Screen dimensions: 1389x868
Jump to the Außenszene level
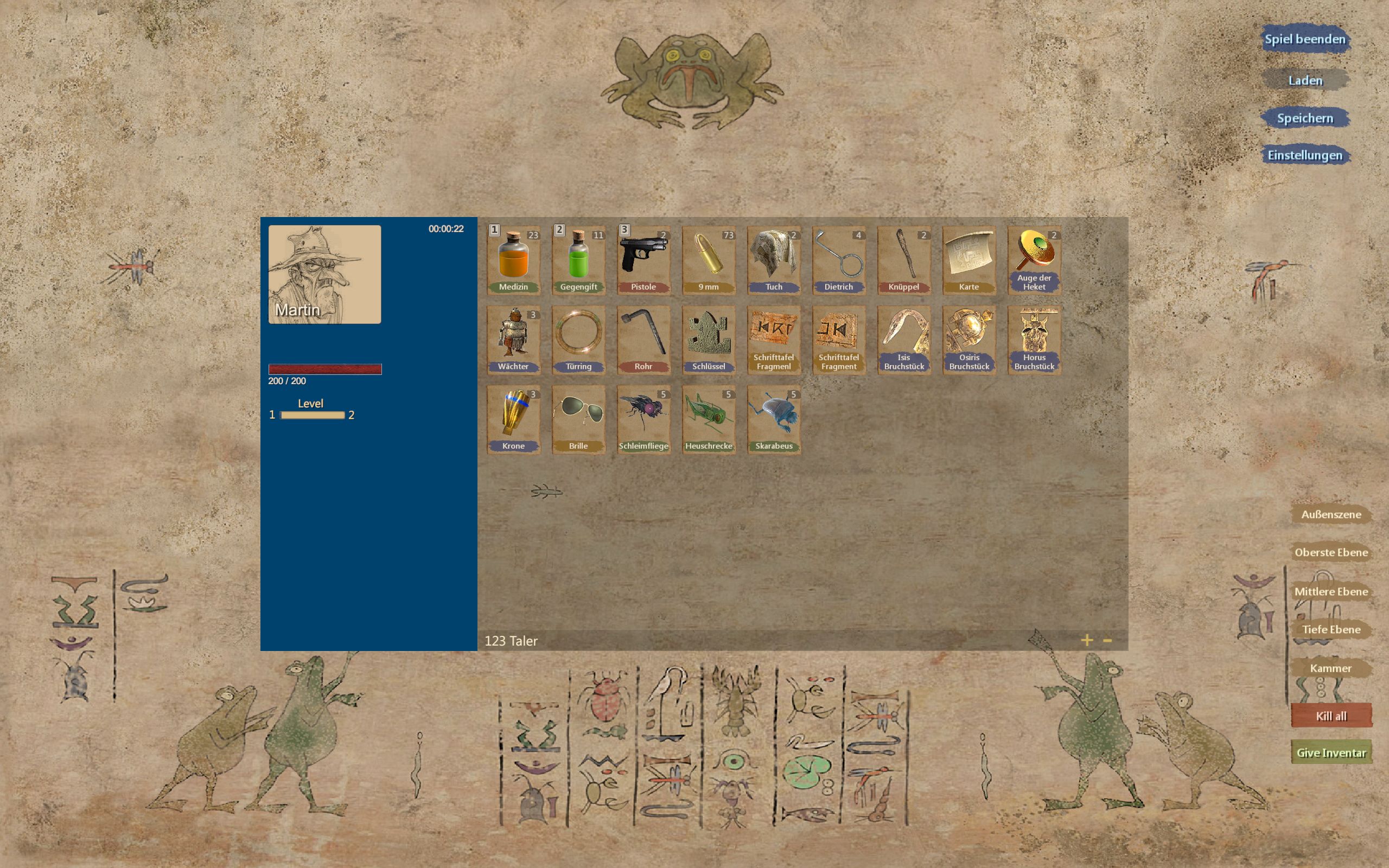click(x=1330, y=514)
